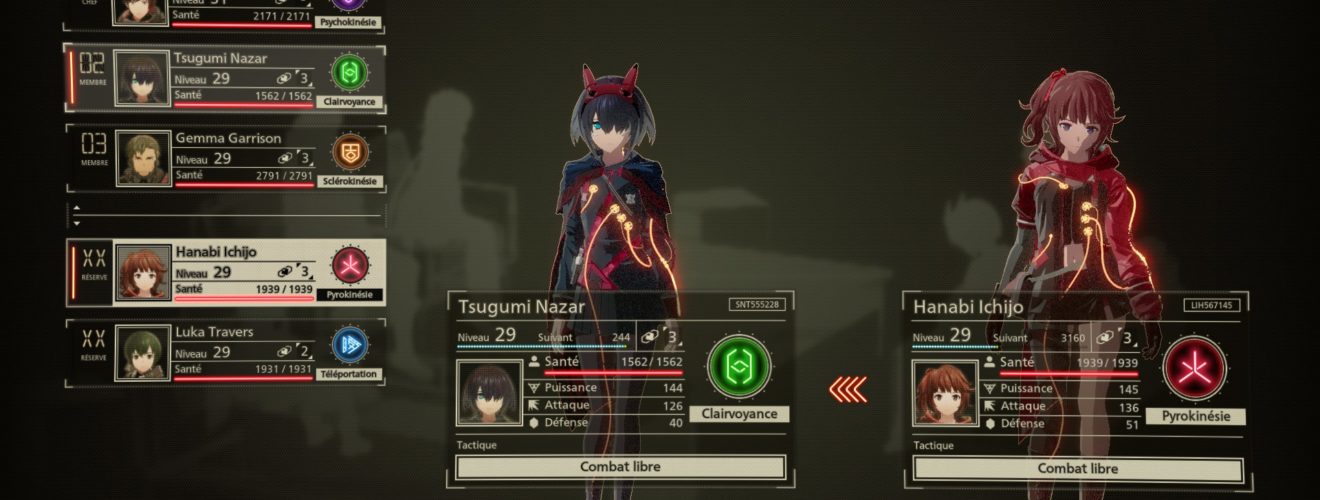Choose Hanabi Ichijo from the reserve list
The width and height of the screenshot is (1320, 500).
click(225, 271)
